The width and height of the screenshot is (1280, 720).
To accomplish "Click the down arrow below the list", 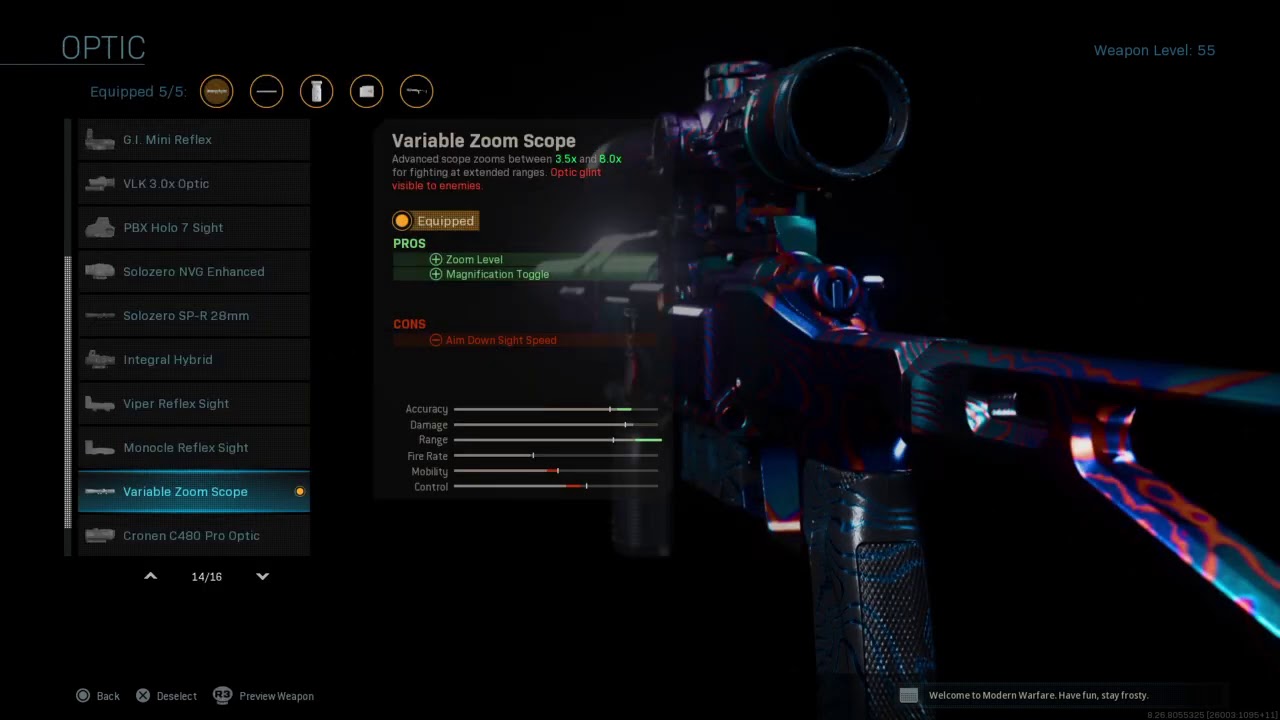I will pyautogui.click(x=262, y=577).
